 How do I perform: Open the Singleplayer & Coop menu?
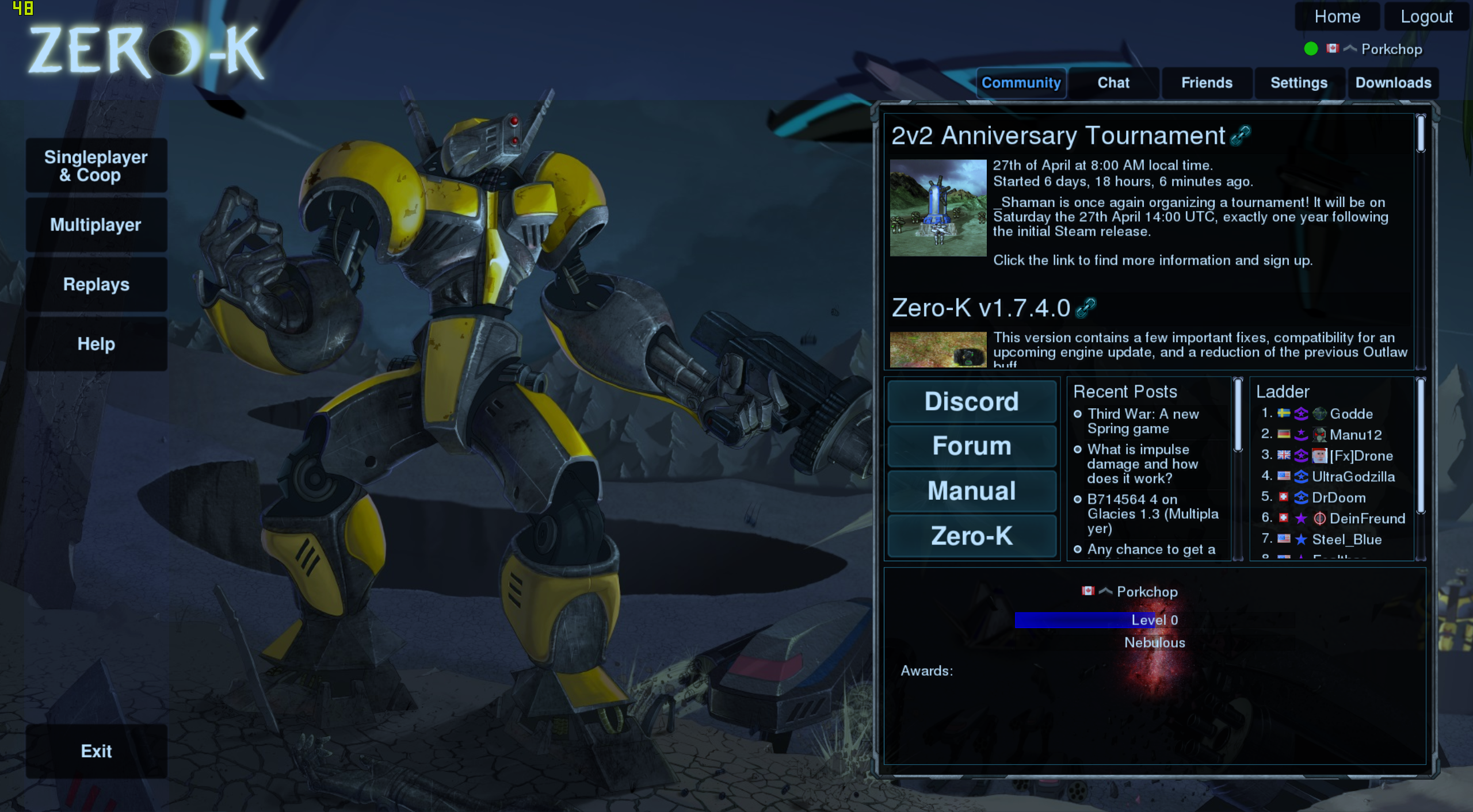pyautogui.click(x=96, y=166)
